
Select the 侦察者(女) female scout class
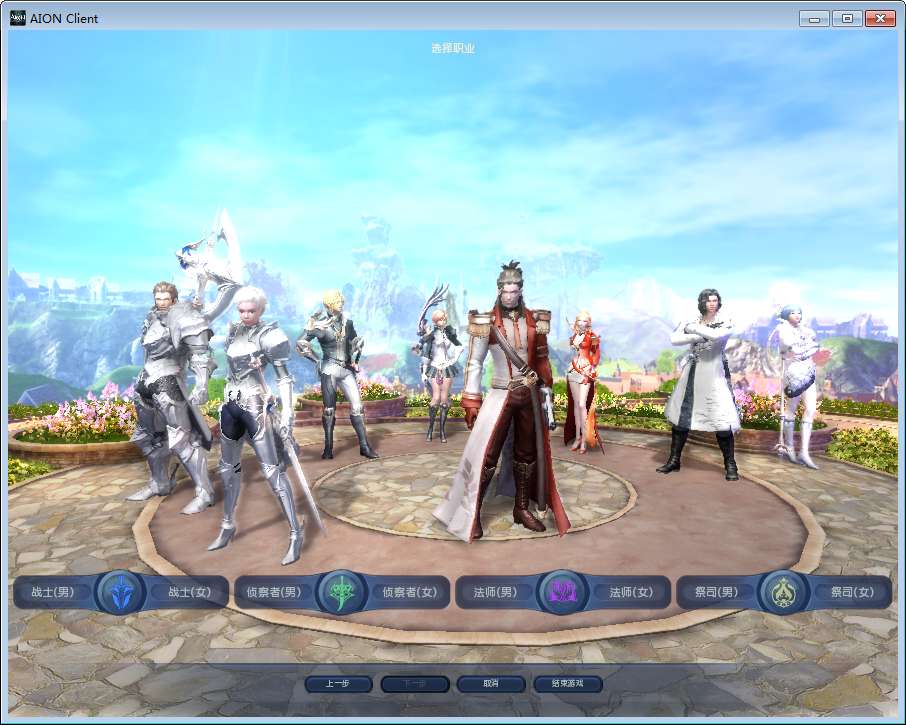click(x=410, y=592)
